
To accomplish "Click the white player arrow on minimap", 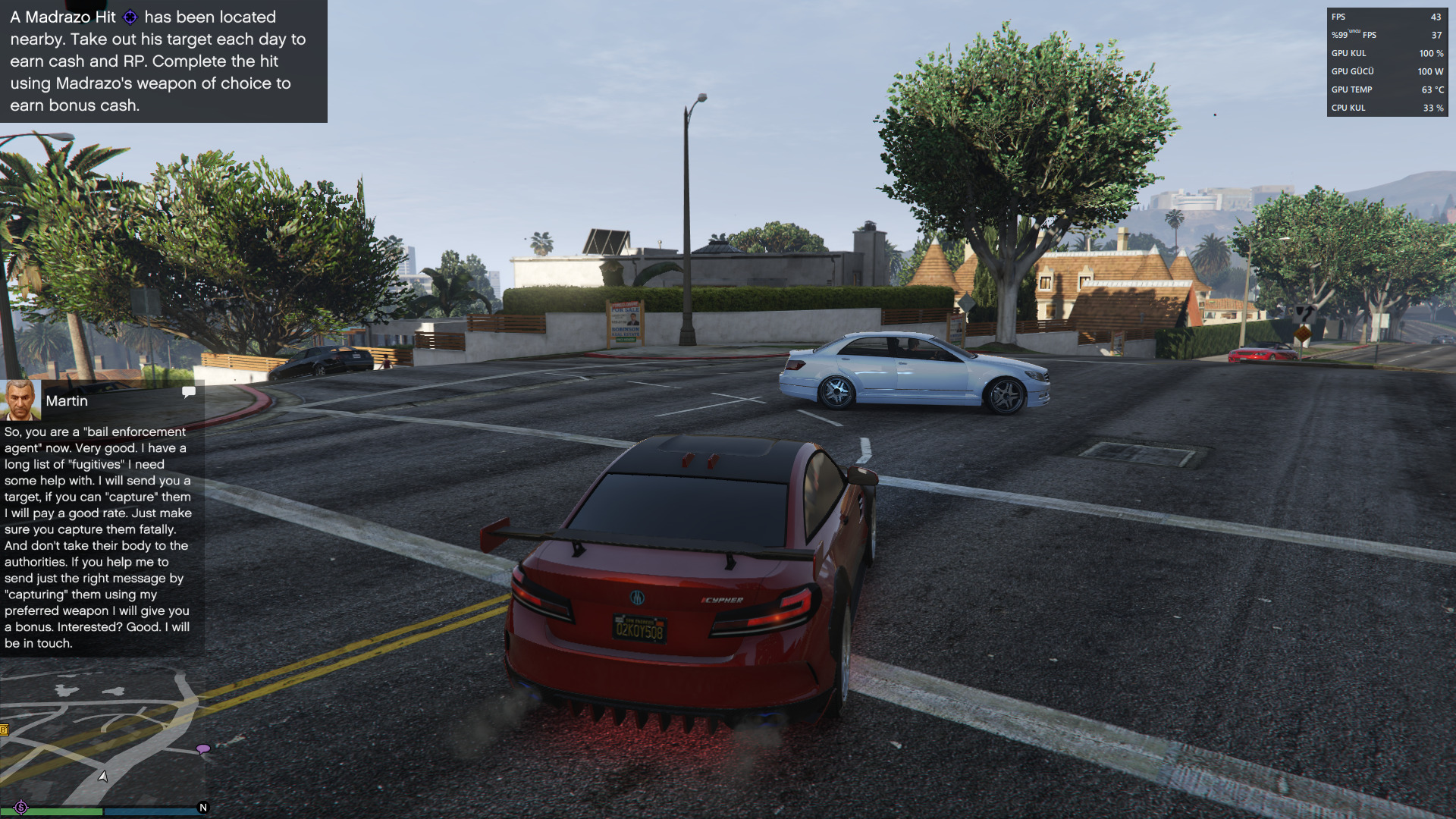I will 103,776.
